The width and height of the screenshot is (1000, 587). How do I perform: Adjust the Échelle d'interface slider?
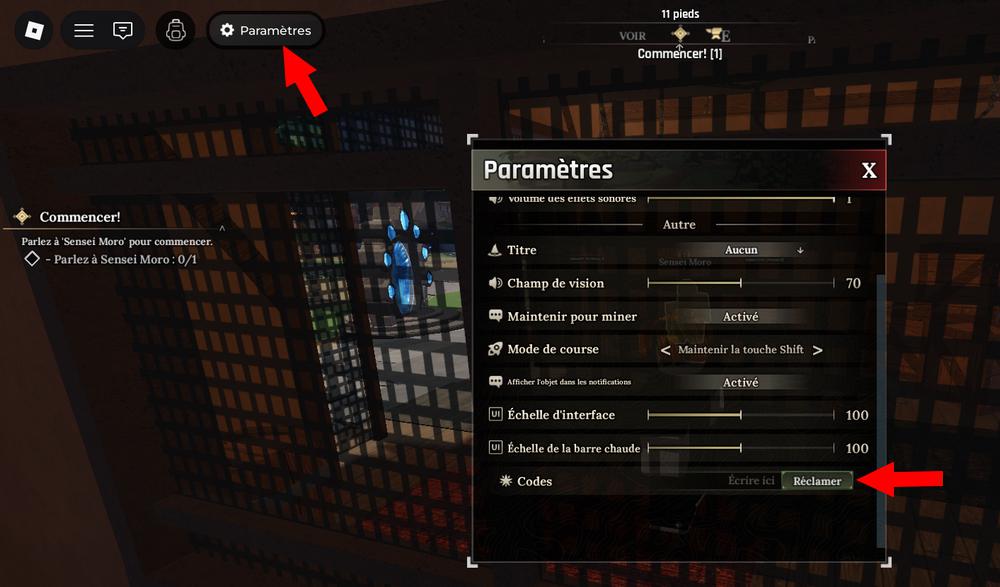(741, 415)
